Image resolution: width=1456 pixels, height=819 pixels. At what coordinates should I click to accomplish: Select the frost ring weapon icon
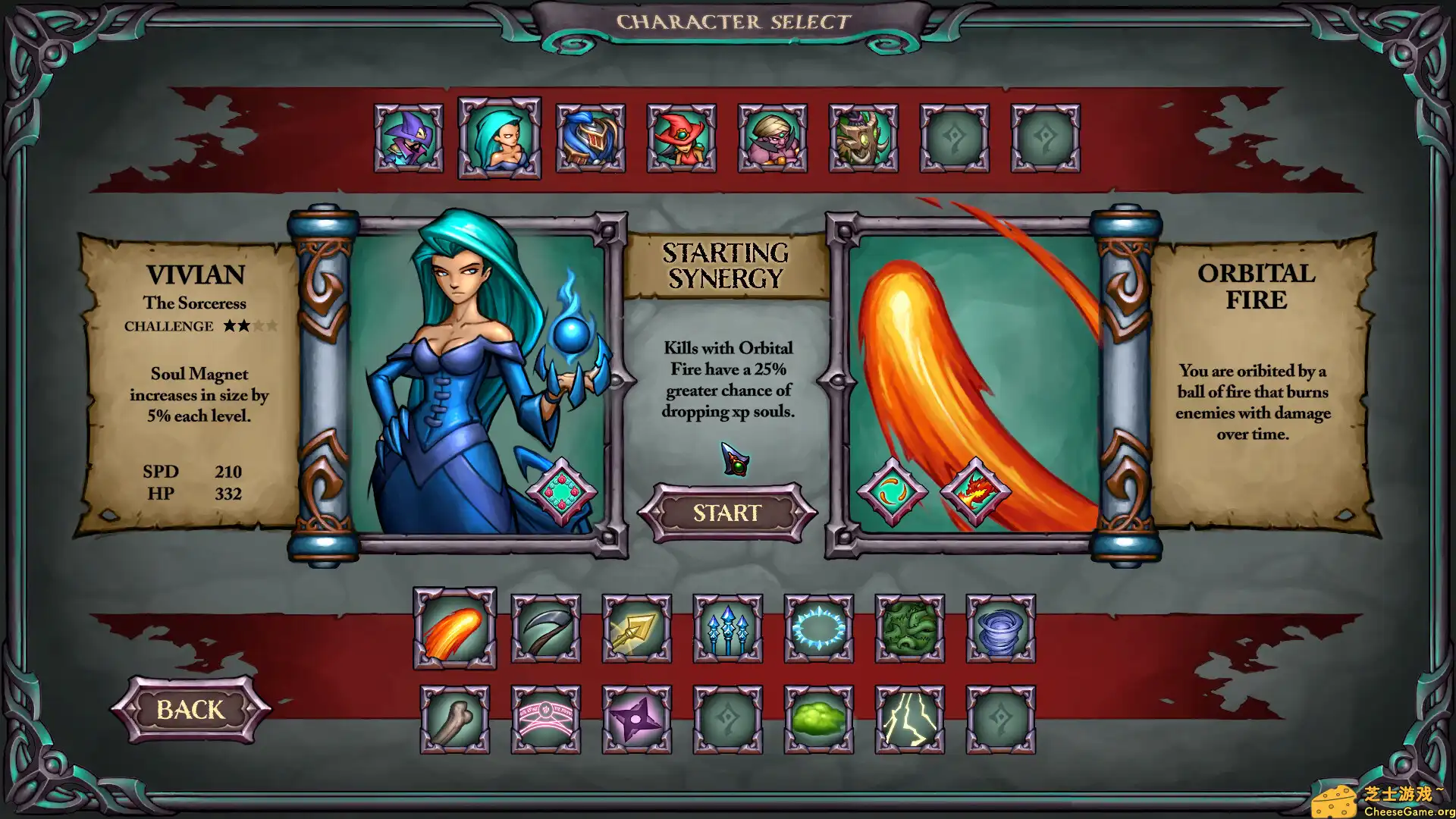pyautogui.click(x=817, y=629)
